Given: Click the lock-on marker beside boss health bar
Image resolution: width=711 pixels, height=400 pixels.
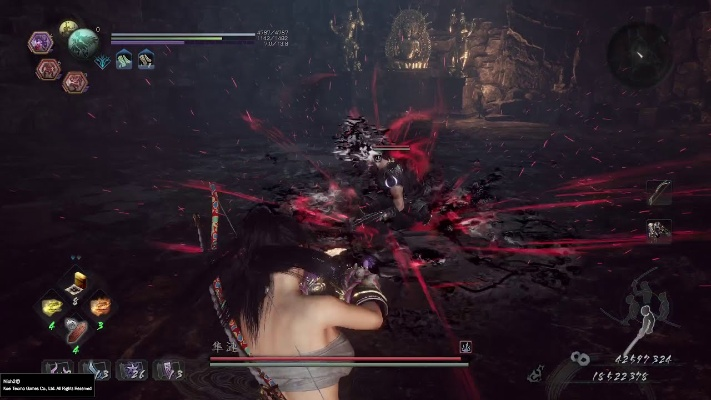Looking at the screenshot, I should tap(465, 347).
